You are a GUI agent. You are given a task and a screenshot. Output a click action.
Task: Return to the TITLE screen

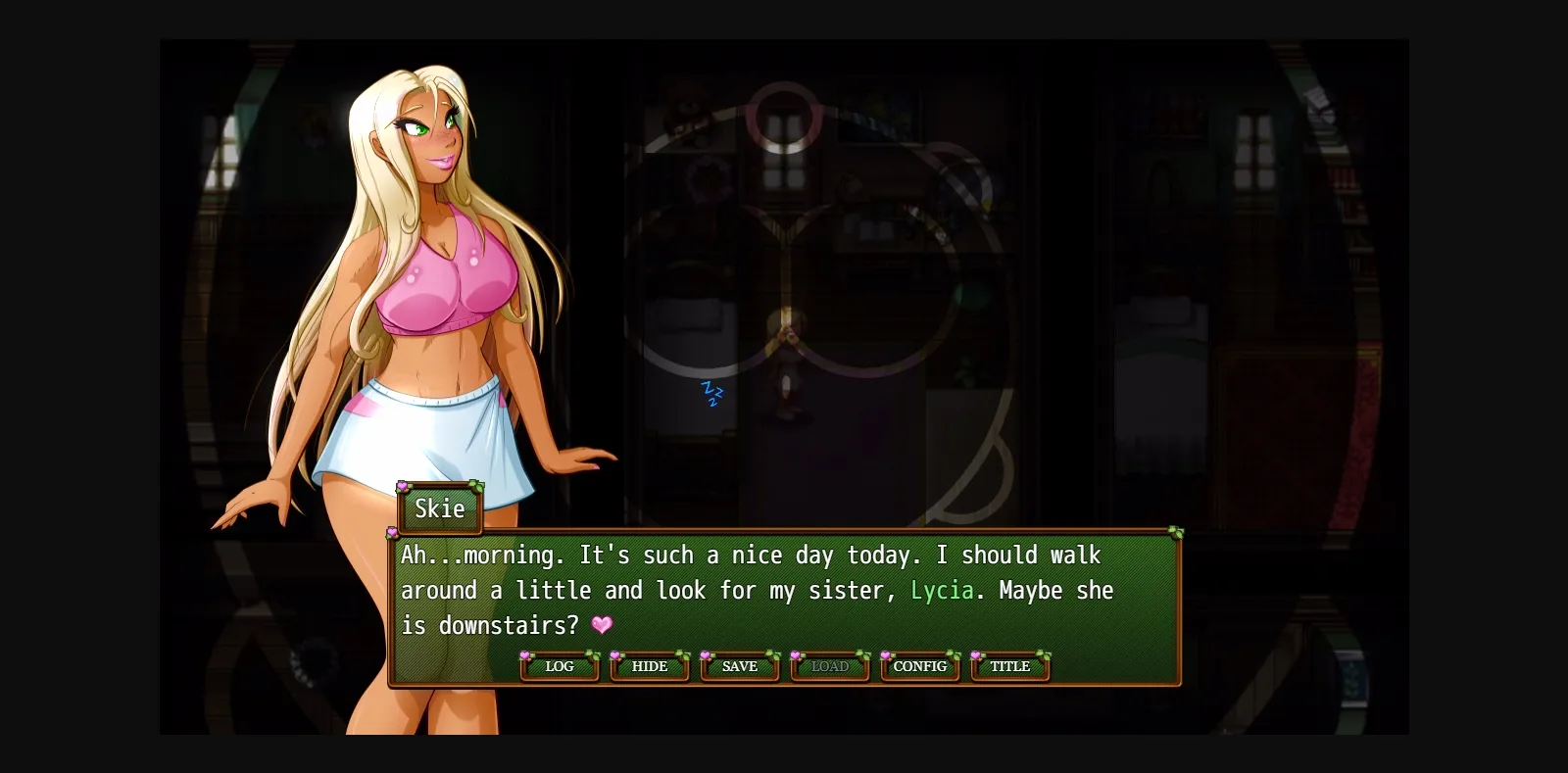[1009, 666]
